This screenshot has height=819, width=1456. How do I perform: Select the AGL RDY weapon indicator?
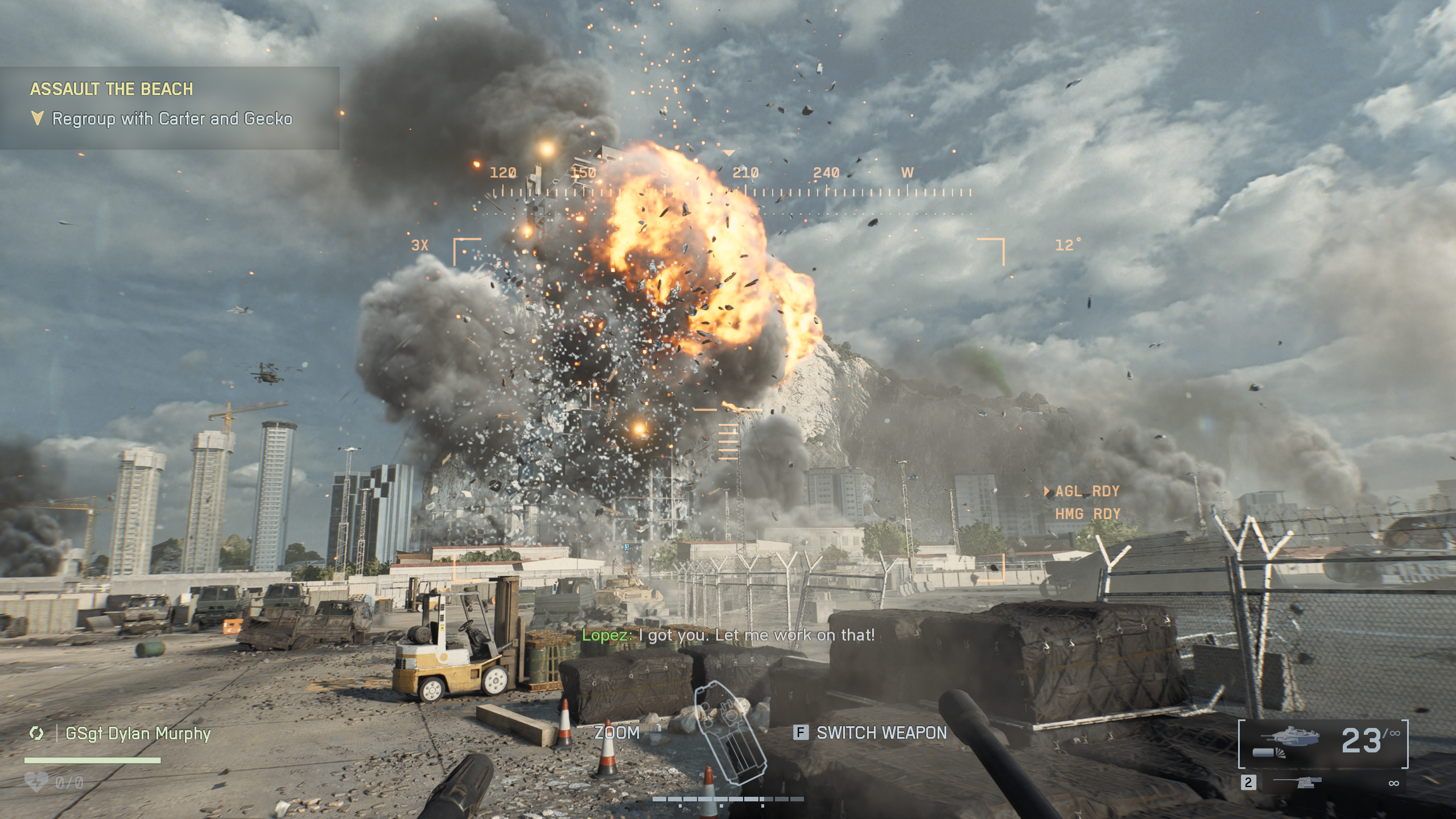(1087, 491)
